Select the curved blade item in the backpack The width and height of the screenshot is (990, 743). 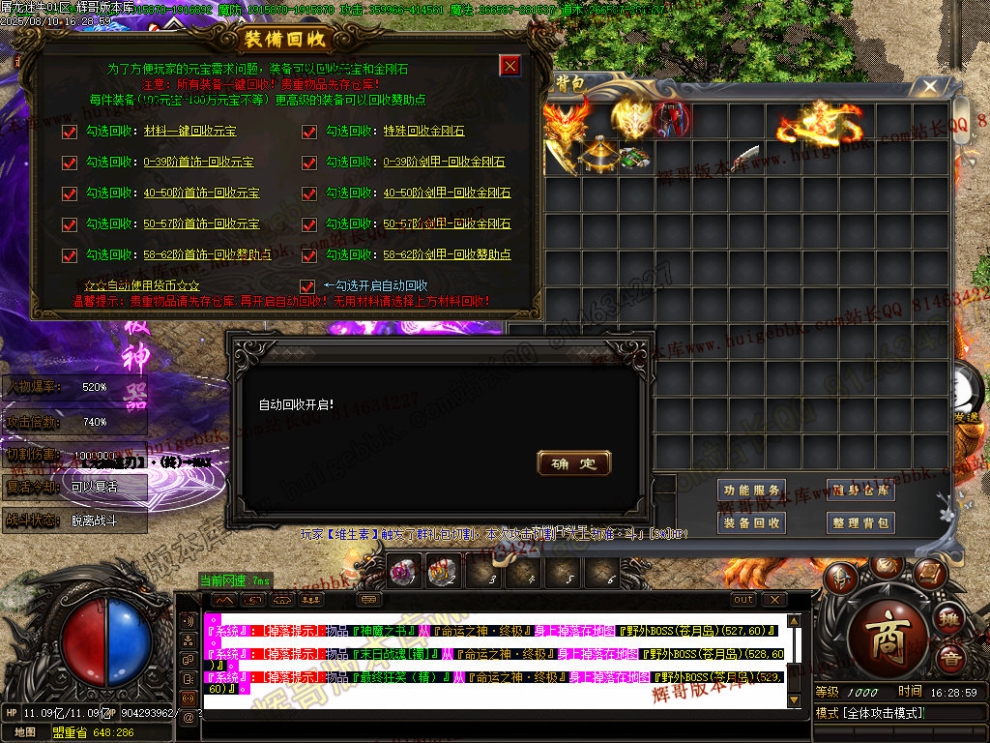(x=745, y=158)
